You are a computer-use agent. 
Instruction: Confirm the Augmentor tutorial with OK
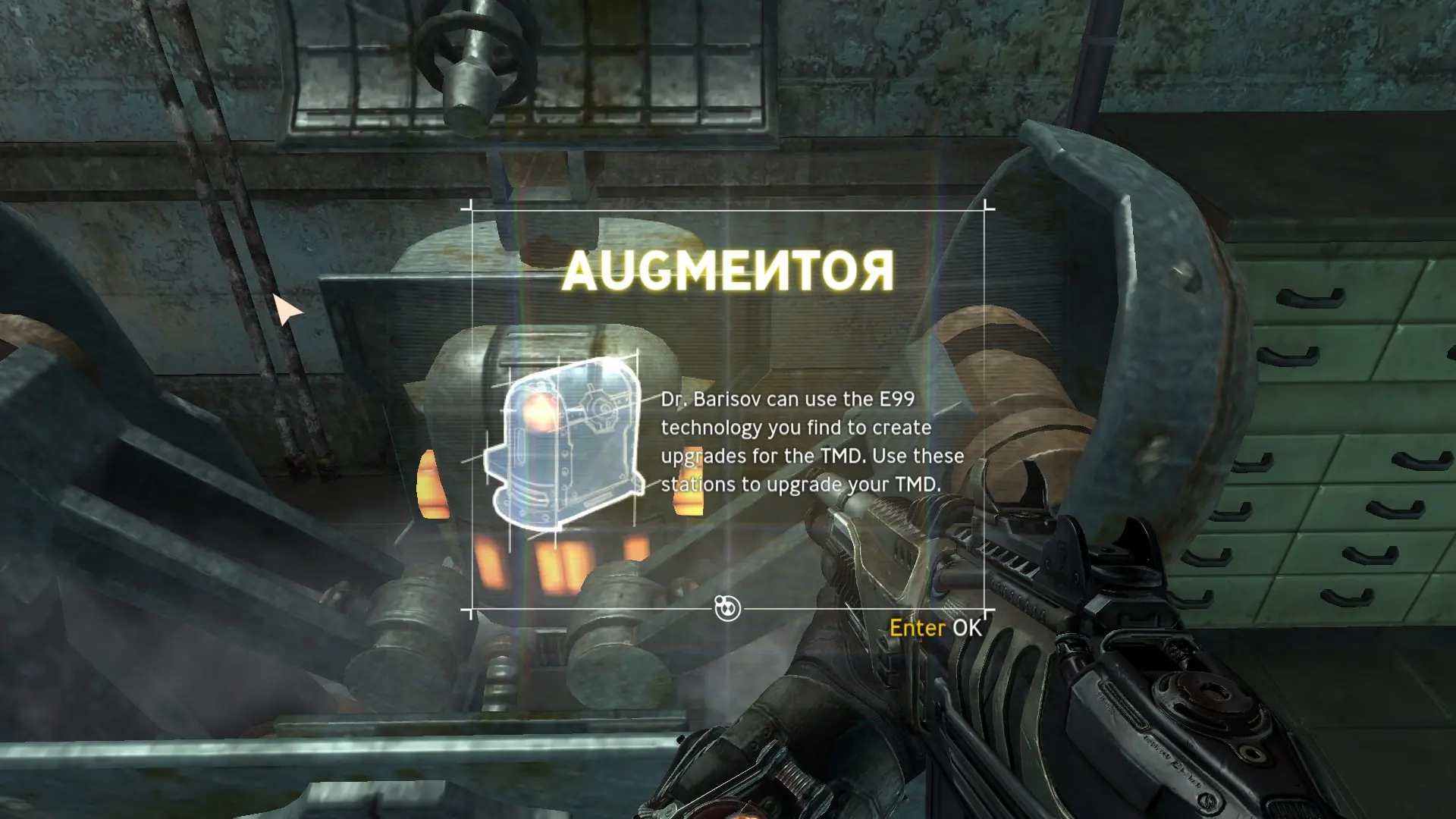(x=936, y=628)
